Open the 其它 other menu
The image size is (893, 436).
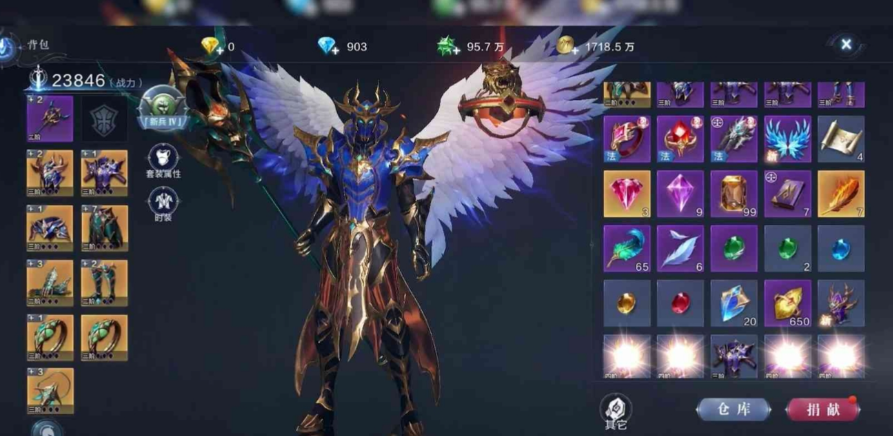[616, 408]
